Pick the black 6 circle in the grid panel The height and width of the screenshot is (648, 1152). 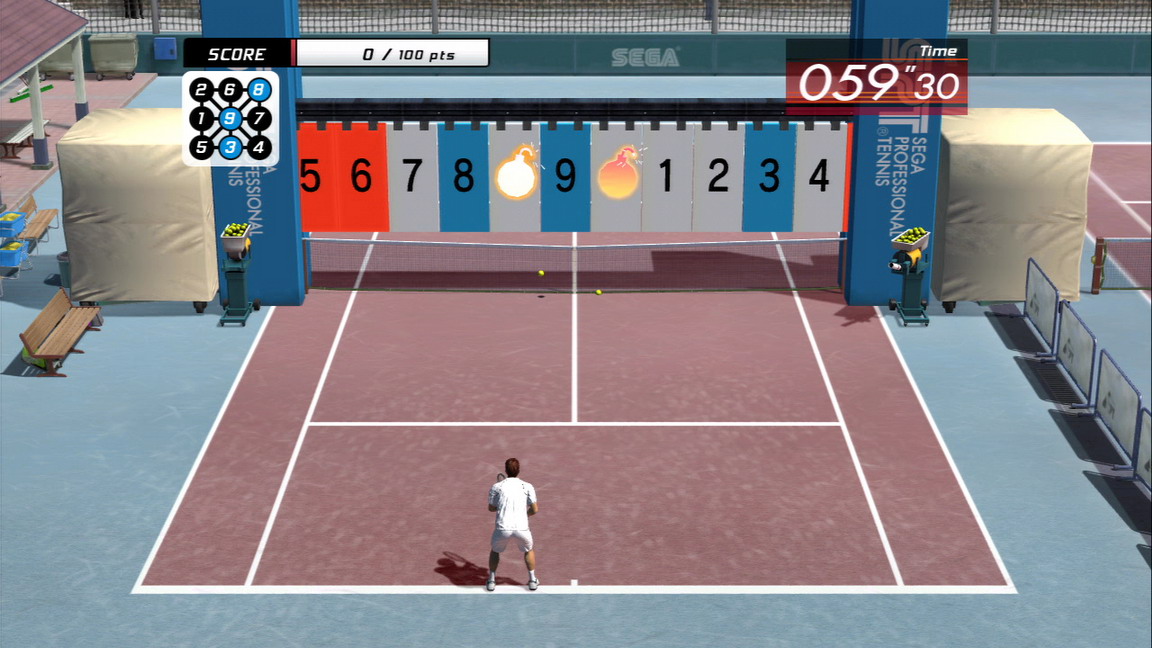pos(230,90)
